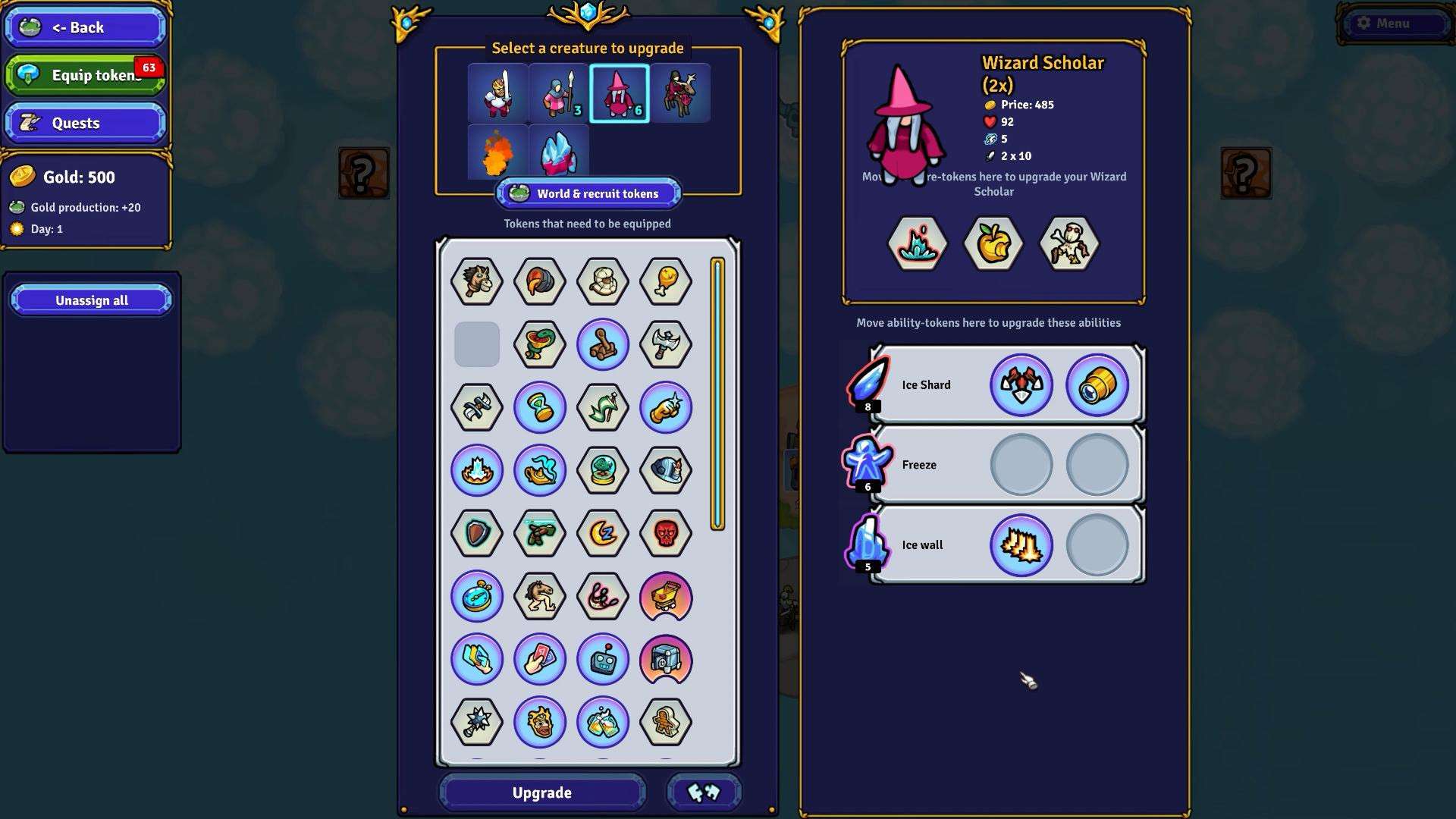Choose the fire elemental creature
The width and height of the screenshot is (1456, 819).
497,152
